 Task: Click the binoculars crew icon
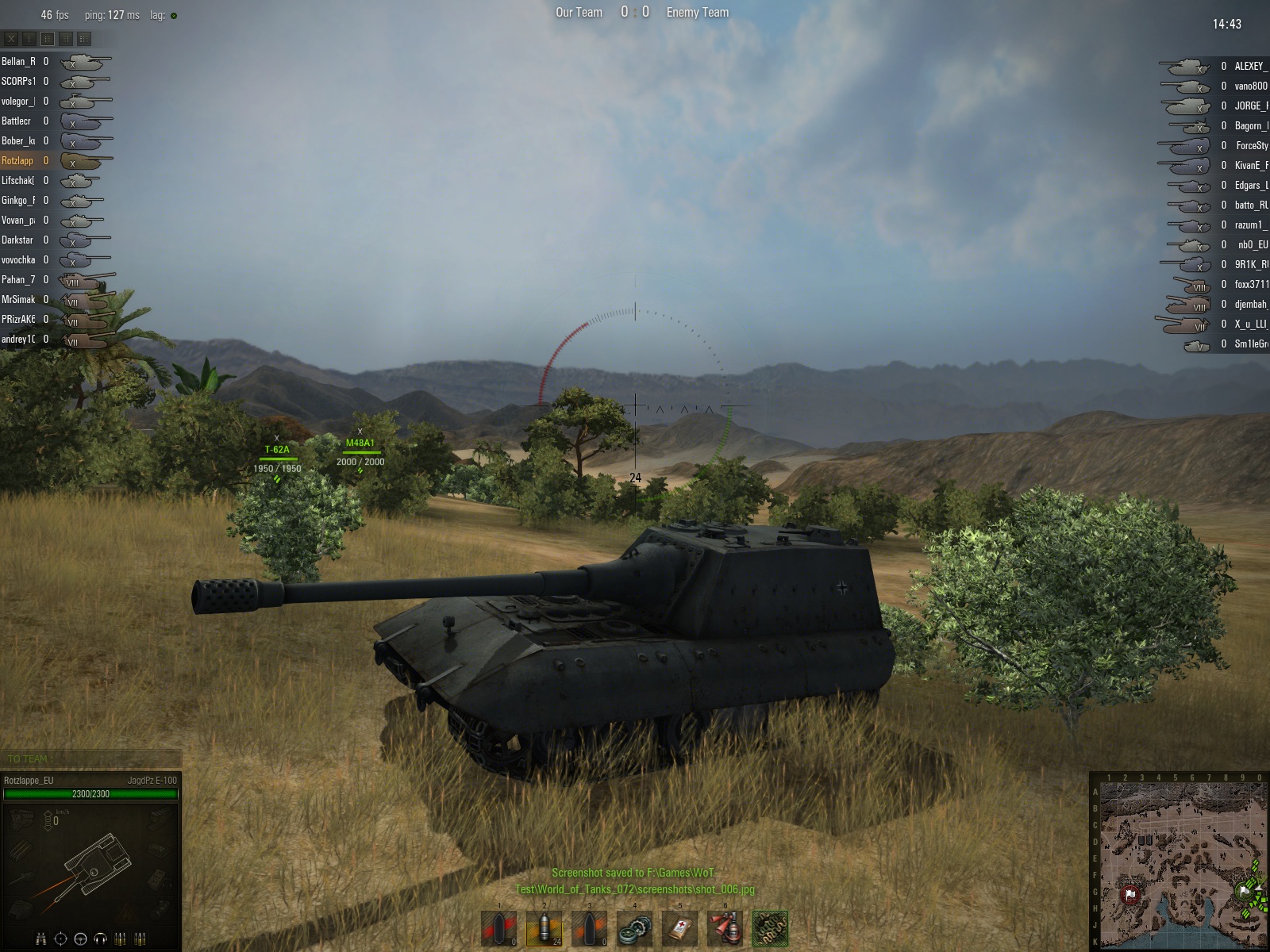[x=40, y=939]
